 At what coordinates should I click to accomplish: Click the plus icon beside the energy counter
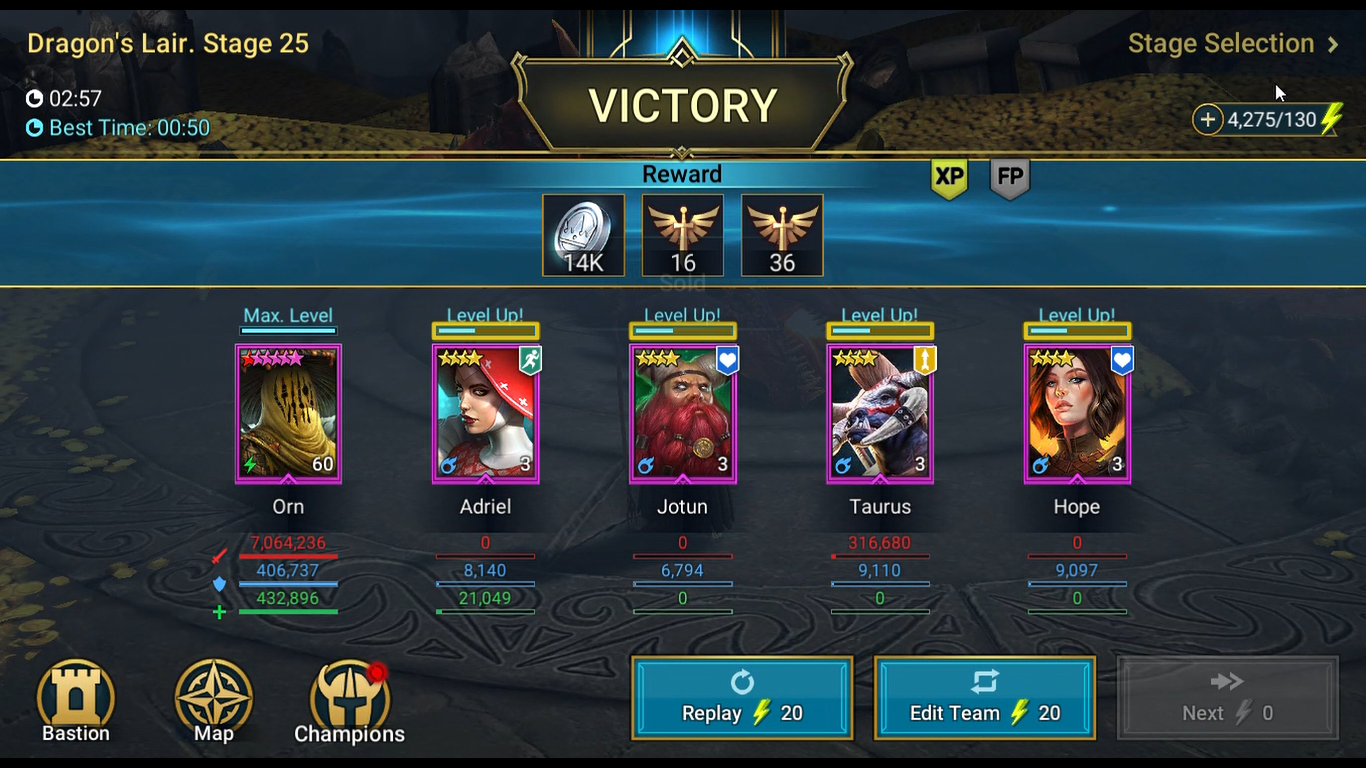1208,119
